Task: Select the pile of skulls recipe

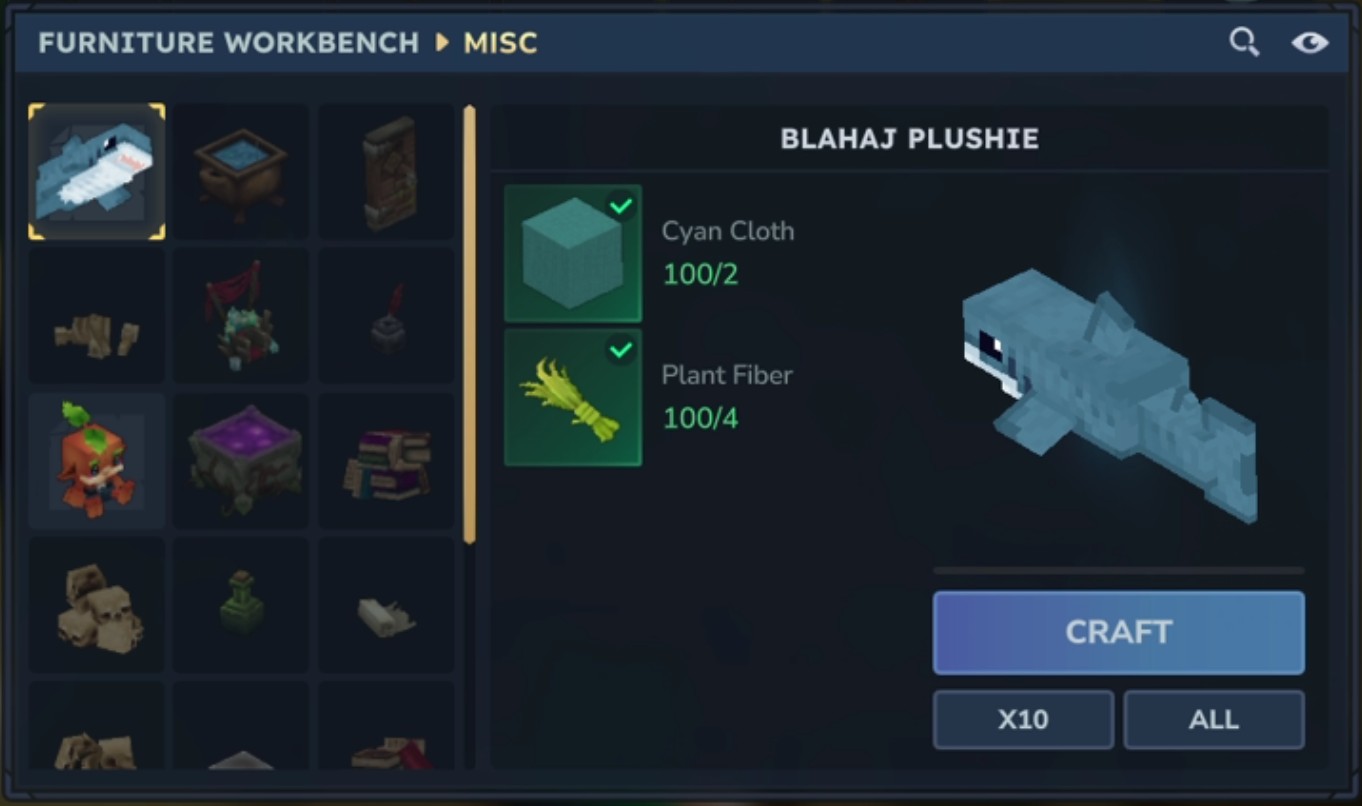Action: coord(97,604)
